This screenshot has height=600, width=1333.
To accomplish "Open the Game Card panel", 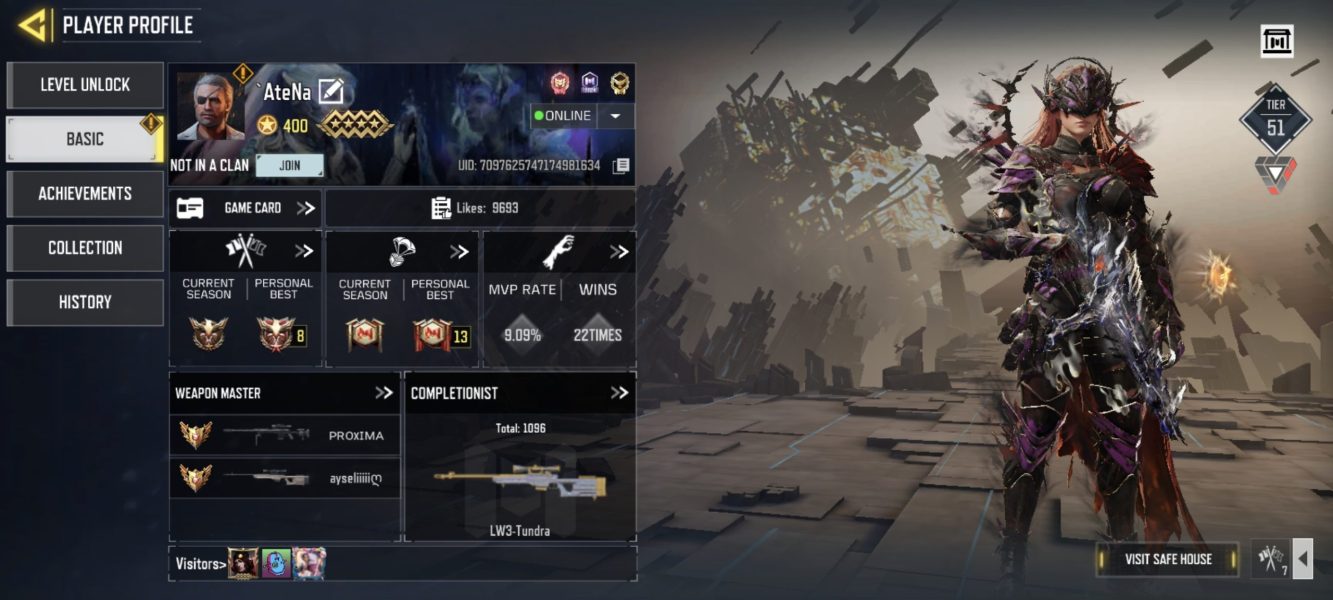I will point(245,208).
